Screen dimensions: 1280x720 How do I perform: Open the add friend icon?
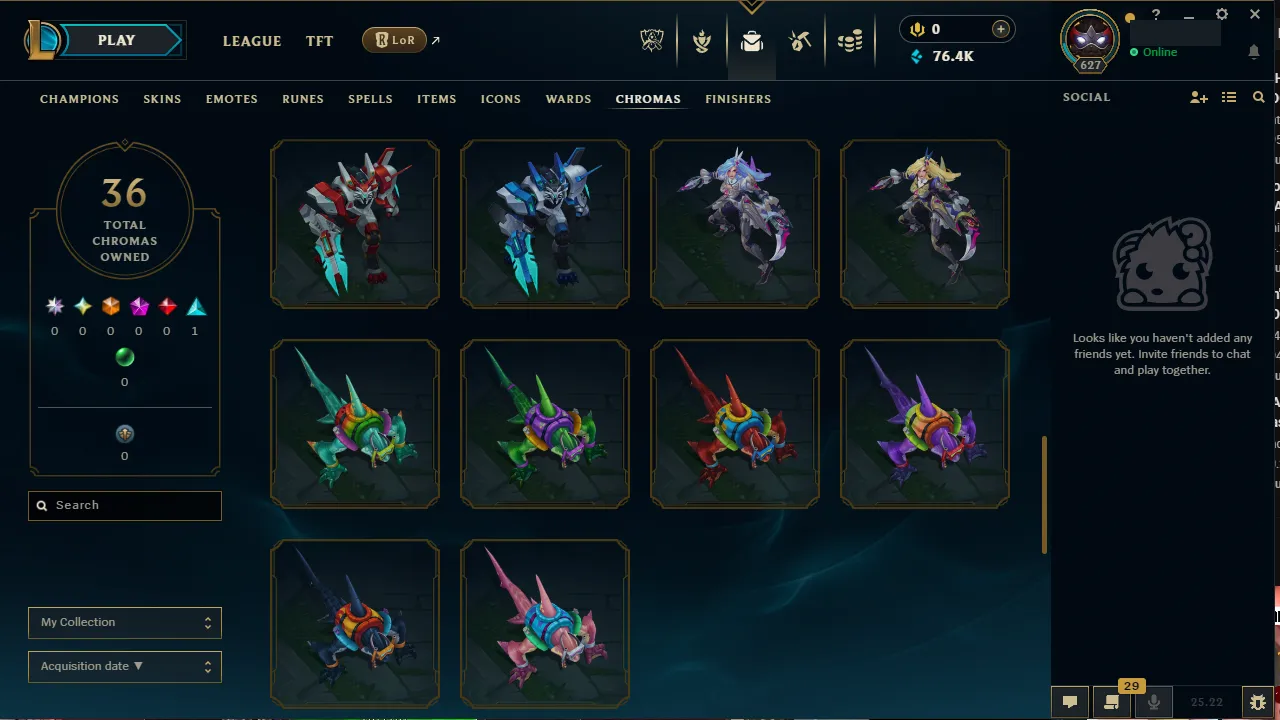point(1199,97)
